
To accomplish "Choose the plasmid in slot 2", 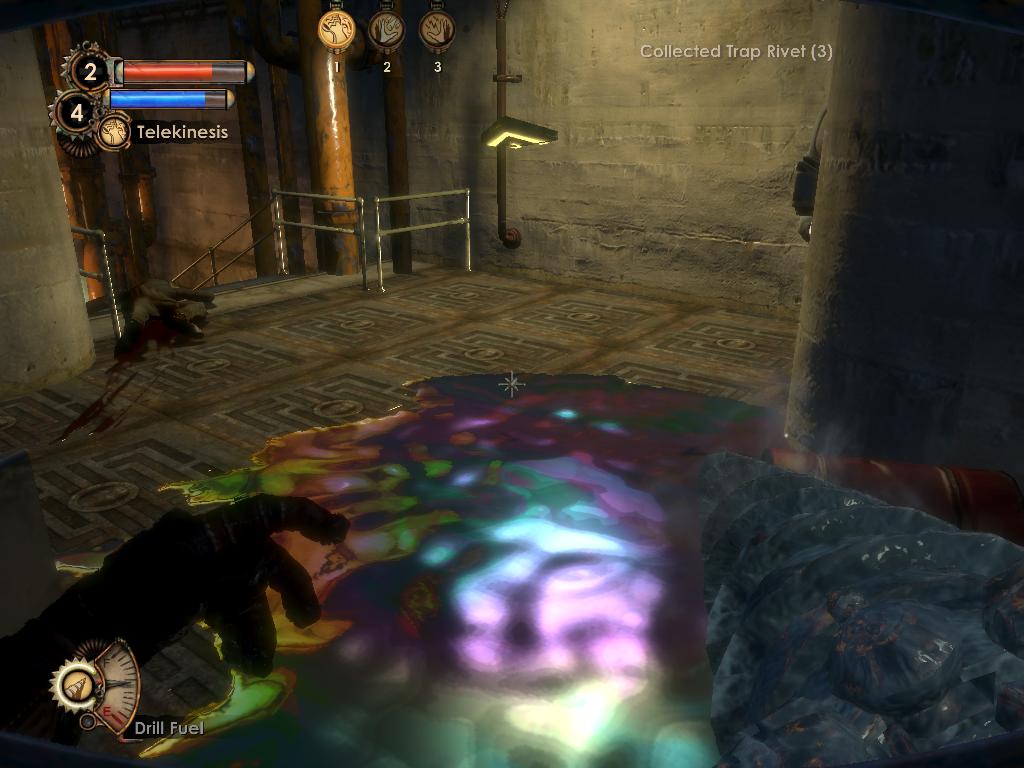I will [x=387, y=29].
